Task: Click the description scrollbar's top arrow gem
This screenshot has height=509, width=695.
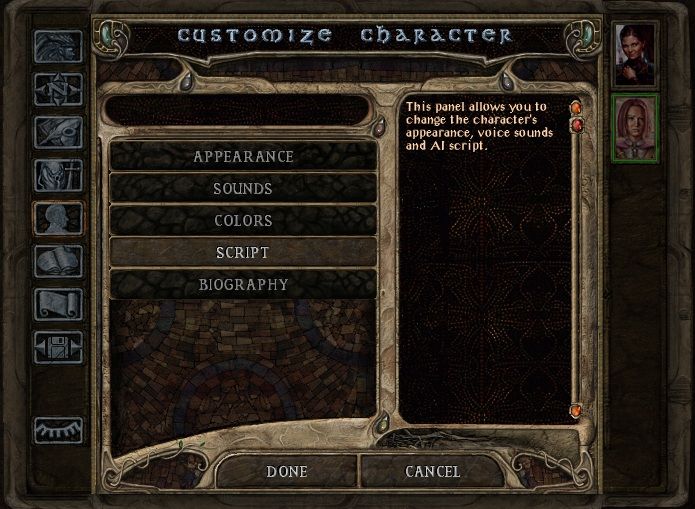Action: tap(576, 106)
